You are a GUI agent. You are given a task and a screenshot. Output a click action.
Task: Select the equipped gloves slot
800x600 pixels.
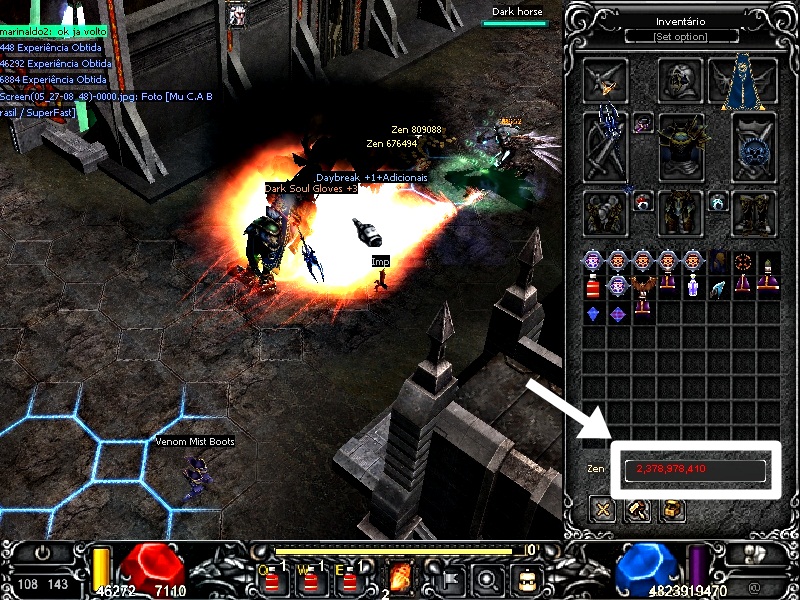[606, 212]
